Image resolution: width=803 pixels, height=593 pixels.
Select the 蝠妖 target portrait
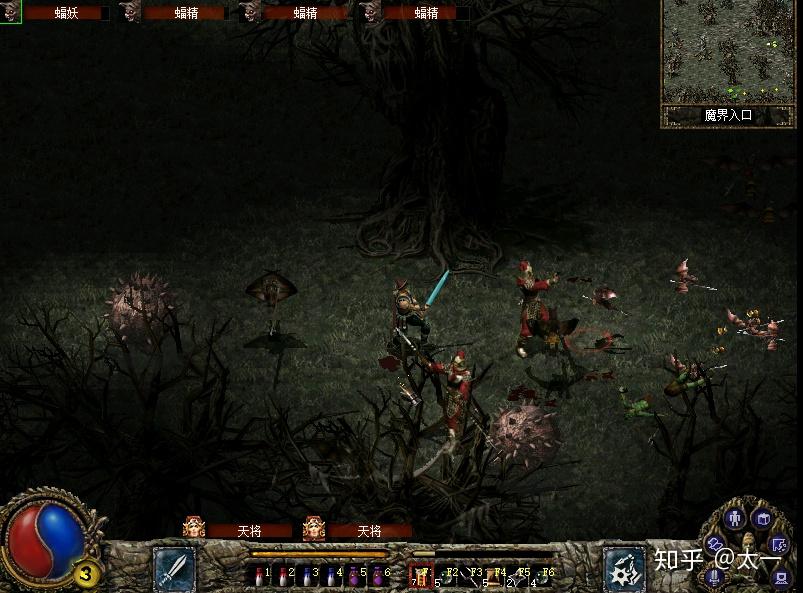pyautogui.click(x=10, y=12)
